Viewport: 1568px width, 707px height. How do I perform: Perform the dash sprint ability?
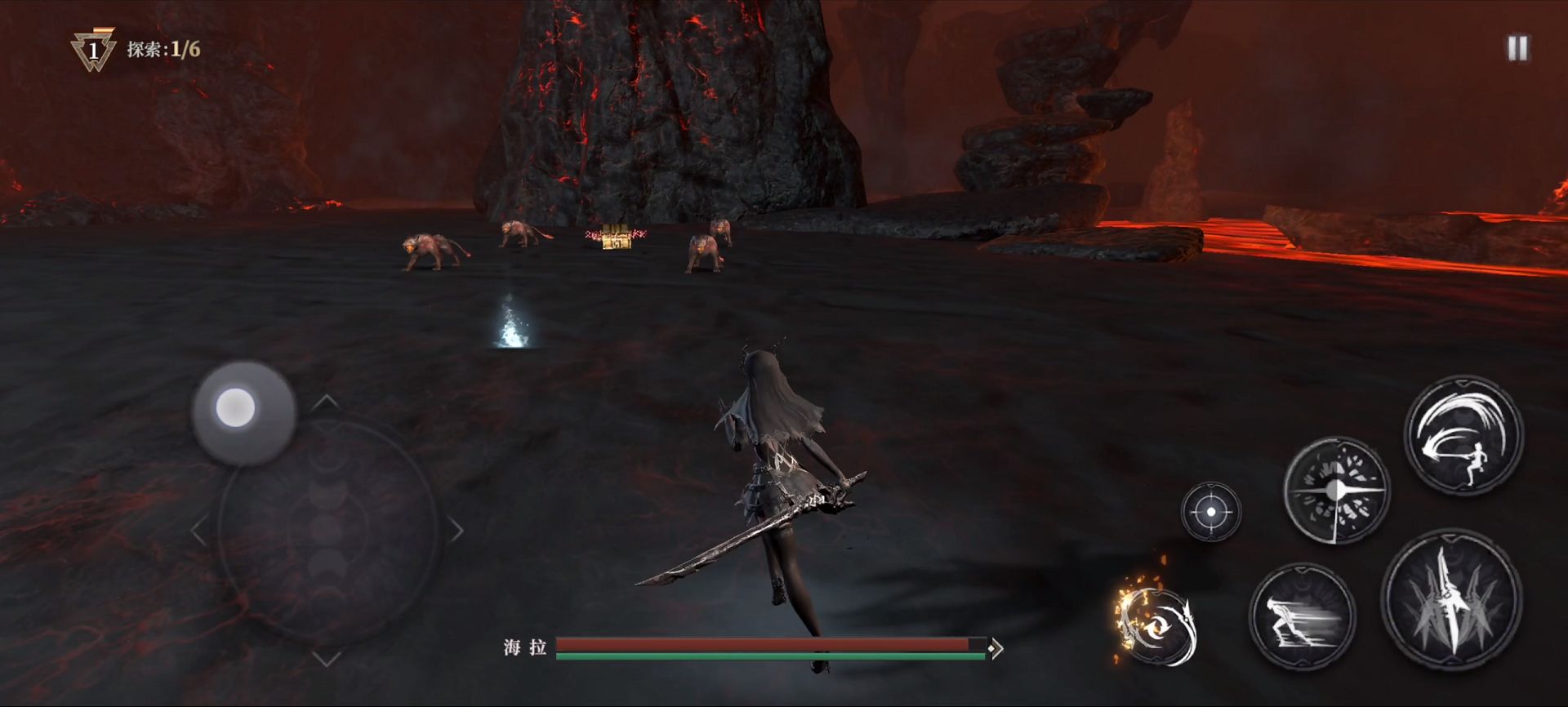pyautogui.click(x=1302, y=616)
